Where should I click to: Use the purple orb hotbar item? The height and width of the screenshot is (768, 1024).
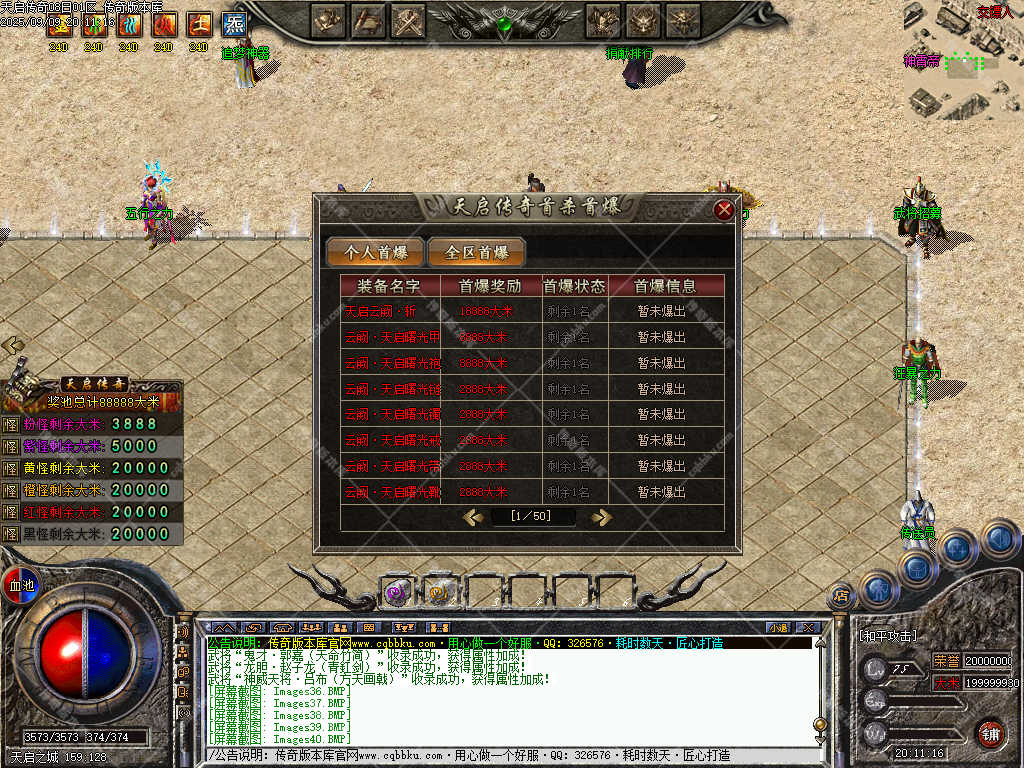[397, 592]
